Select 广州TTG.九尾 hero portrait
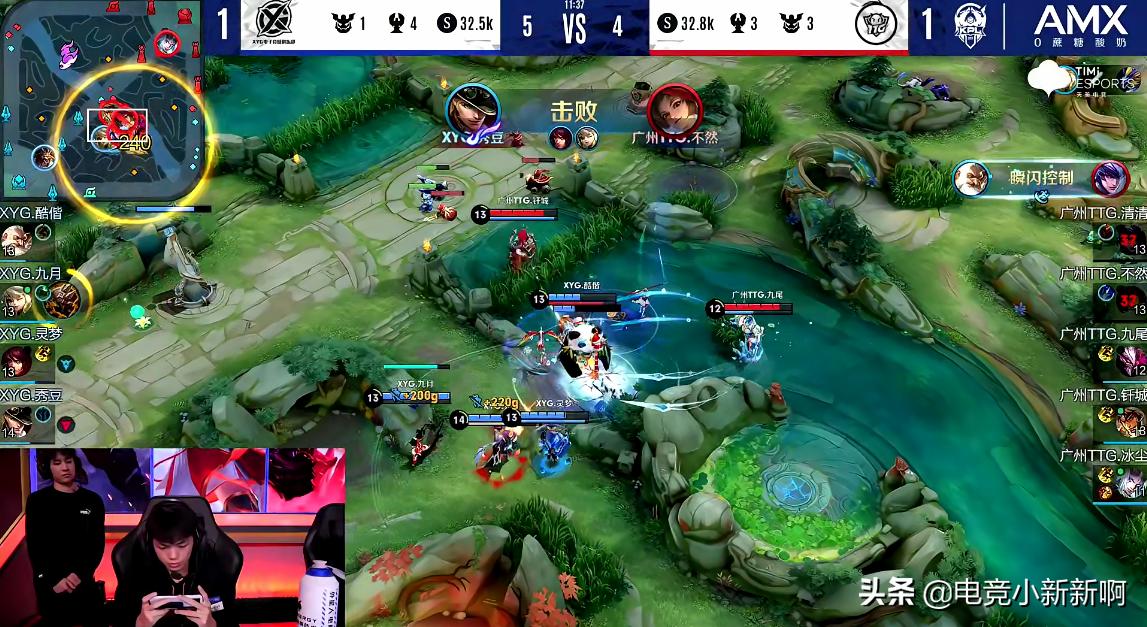The image size is (1147, 627). click(x=1131, y=361)
